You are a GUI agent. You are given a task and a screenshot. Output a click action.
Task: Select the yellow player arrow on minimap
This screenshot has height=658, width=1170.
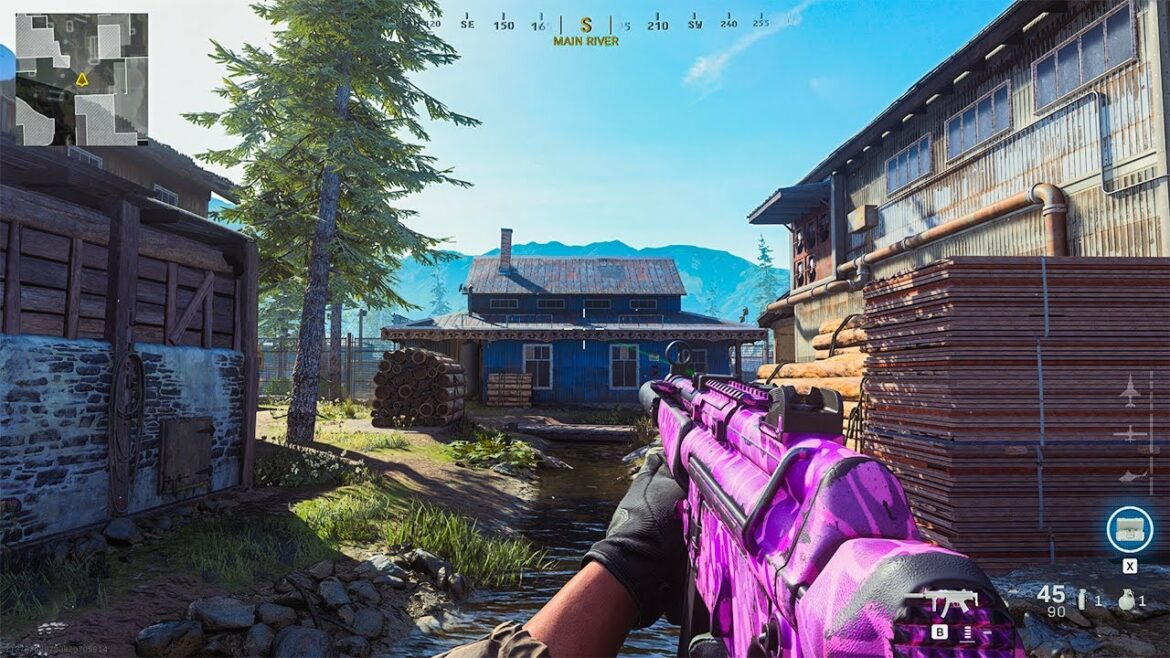point(82,78)
